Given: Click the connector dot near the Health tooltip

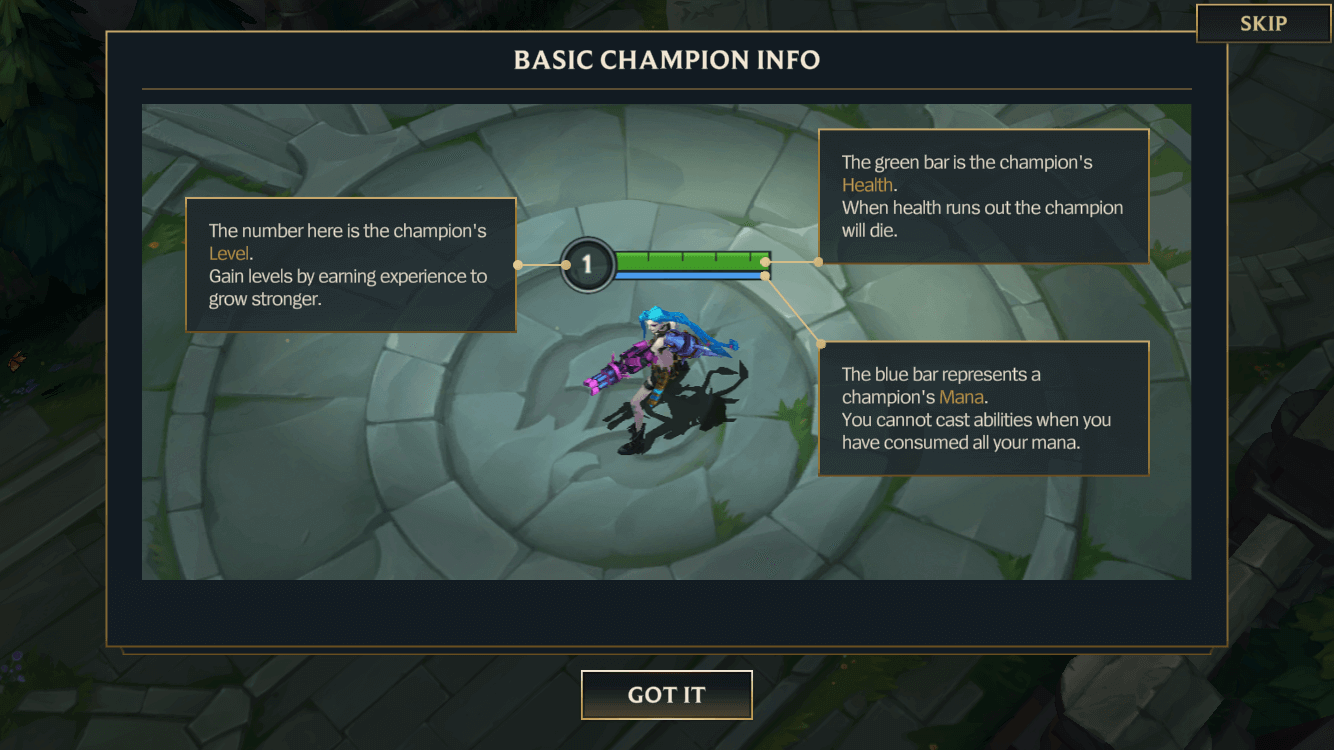Looking at the screenshot, I should (818, 261).
